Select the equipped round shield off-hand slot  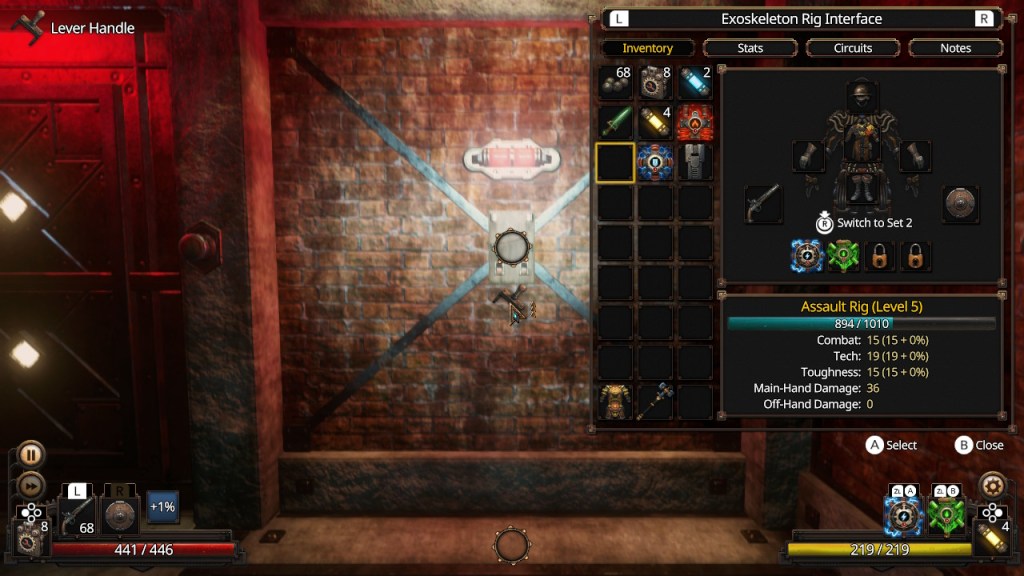click(961, 204)
